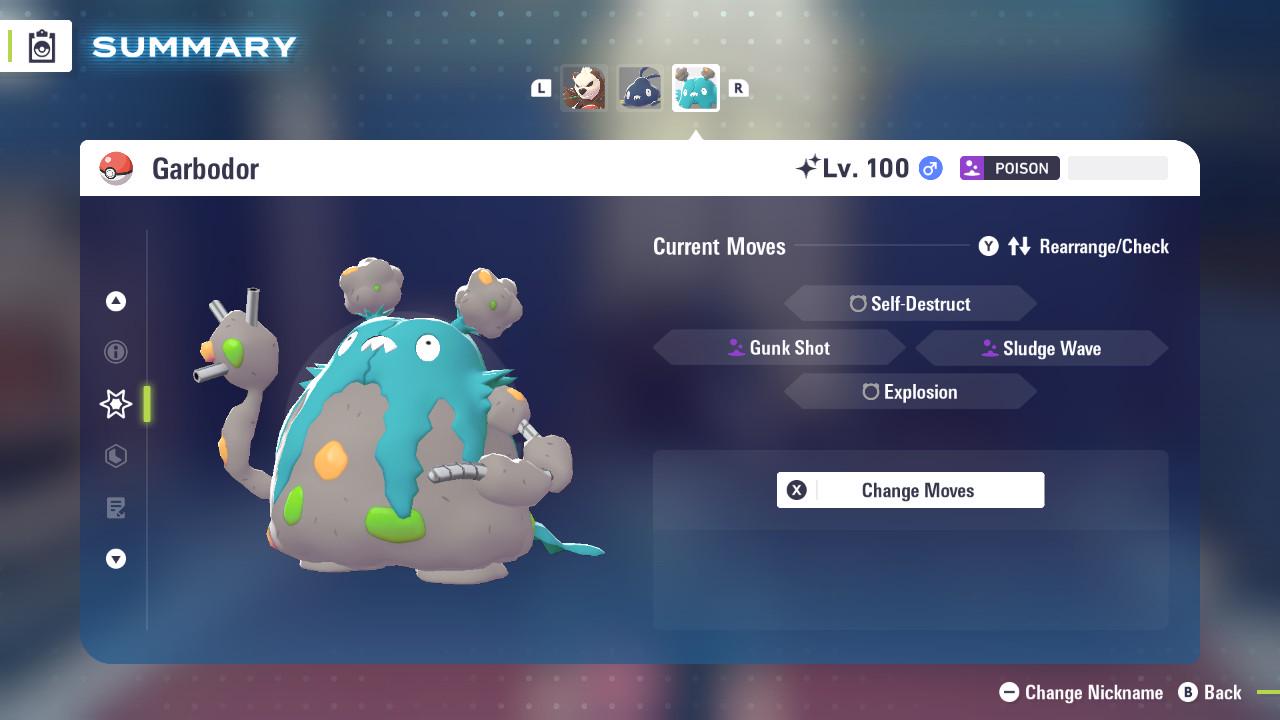Select the Gunk Shot move slot
1280x720 pixels.
point(779,347)
